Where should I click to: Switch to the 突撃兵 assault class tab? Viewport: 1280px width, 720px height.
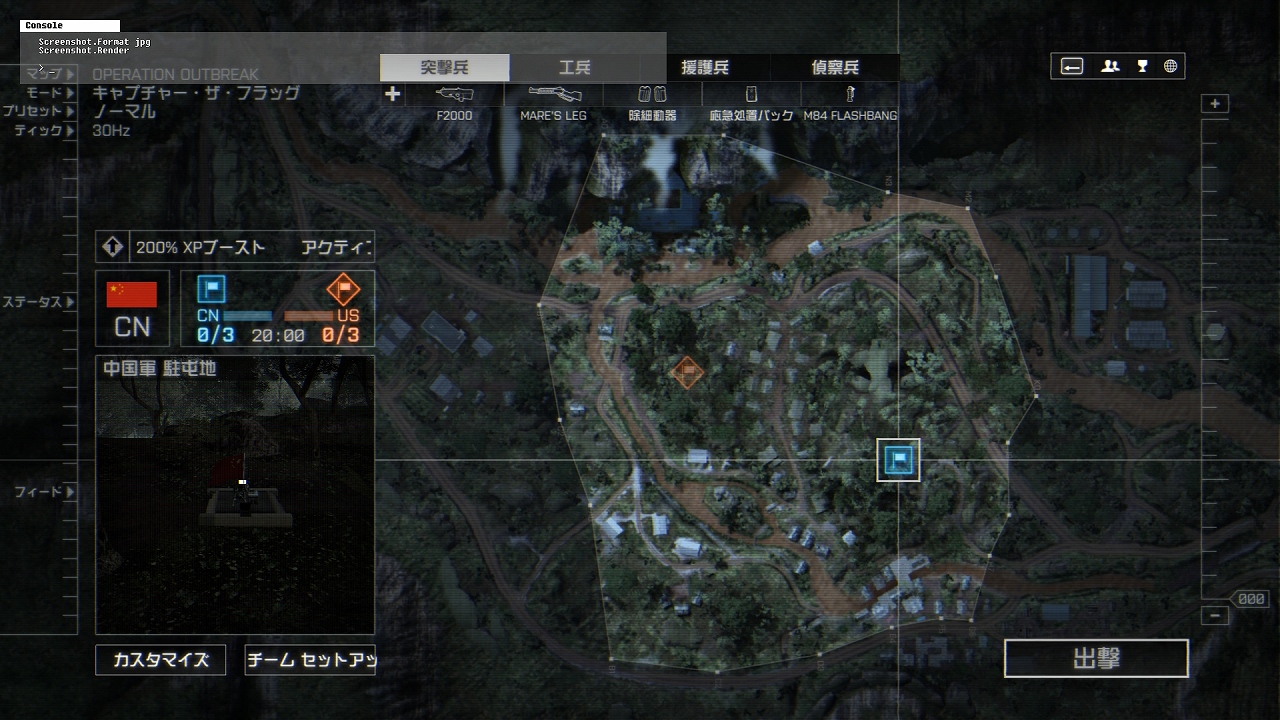click(x=445, y=68)
